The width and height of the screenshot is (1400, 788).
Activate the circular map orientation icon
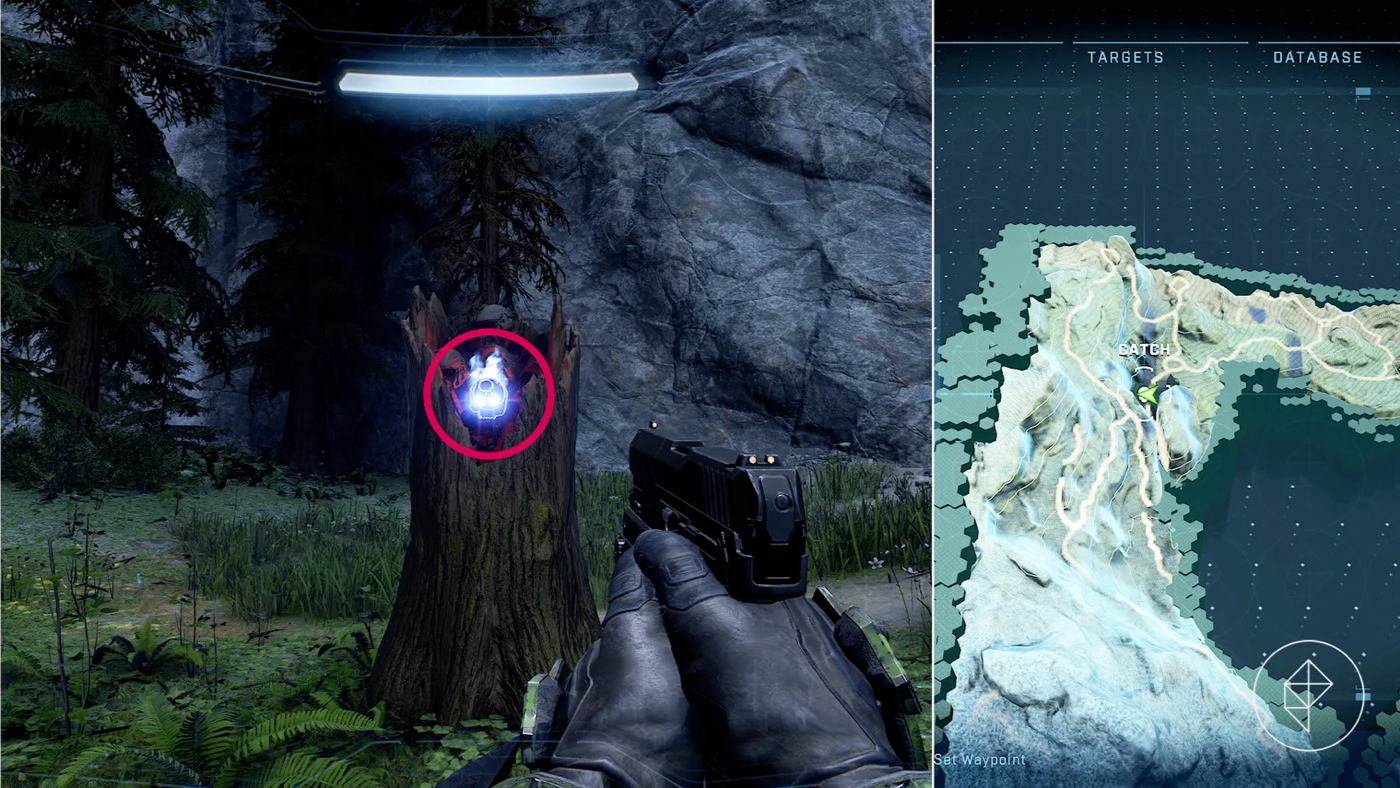tap(1307, 696)
